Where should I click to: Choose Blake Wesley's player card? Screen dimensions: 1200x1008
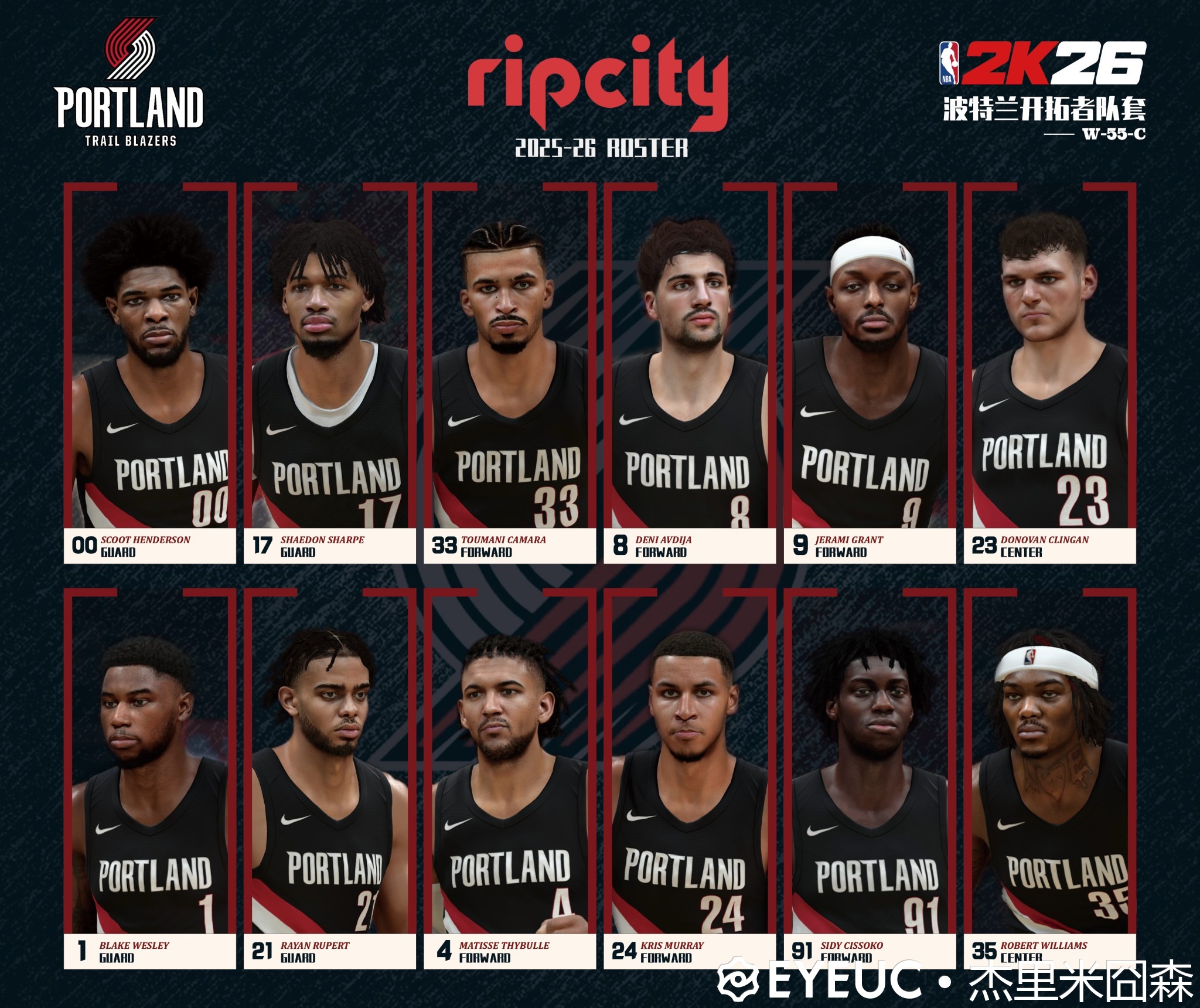point(150,779)
